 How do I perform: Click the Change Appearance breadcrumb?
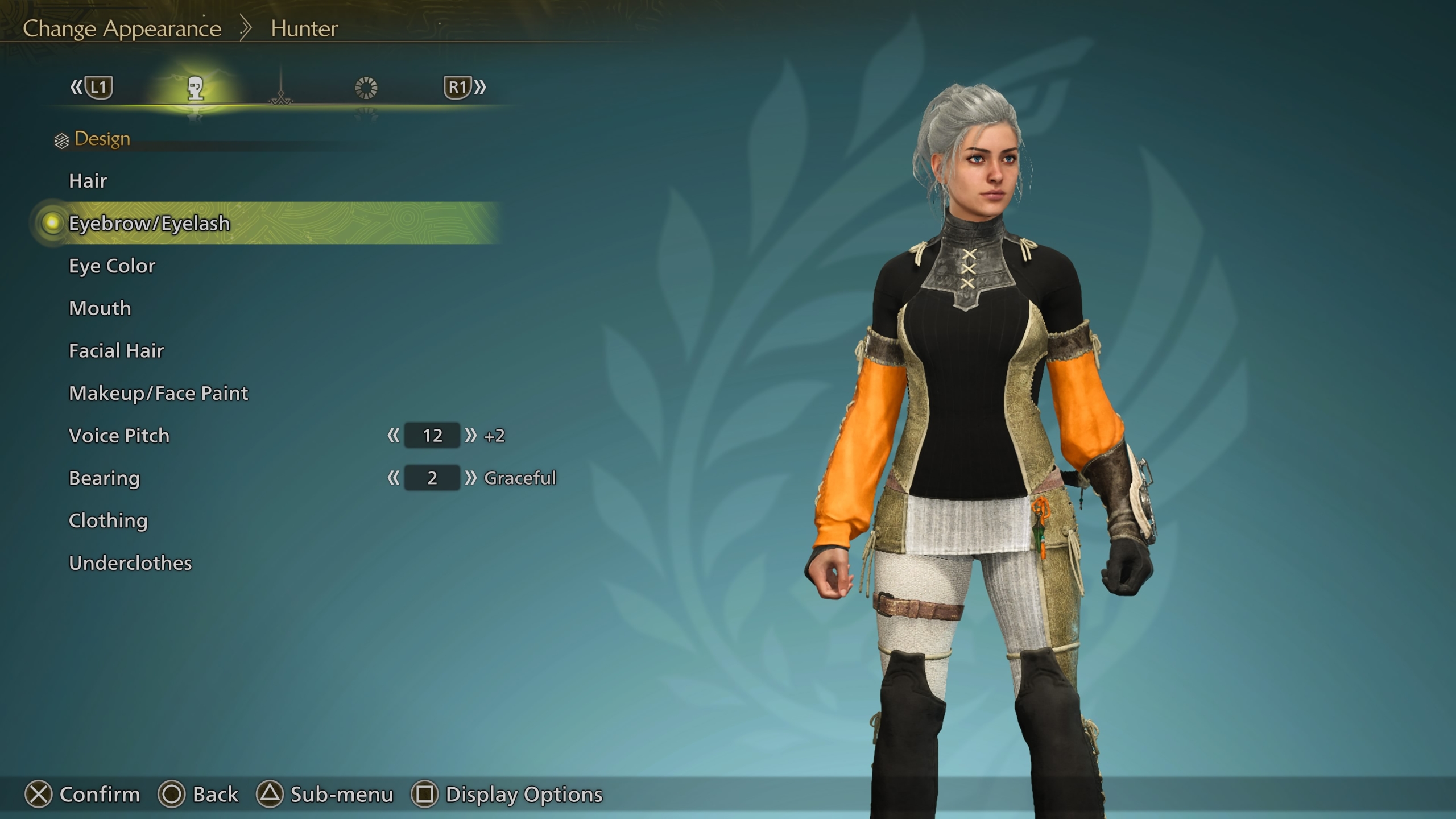[122, 28]
